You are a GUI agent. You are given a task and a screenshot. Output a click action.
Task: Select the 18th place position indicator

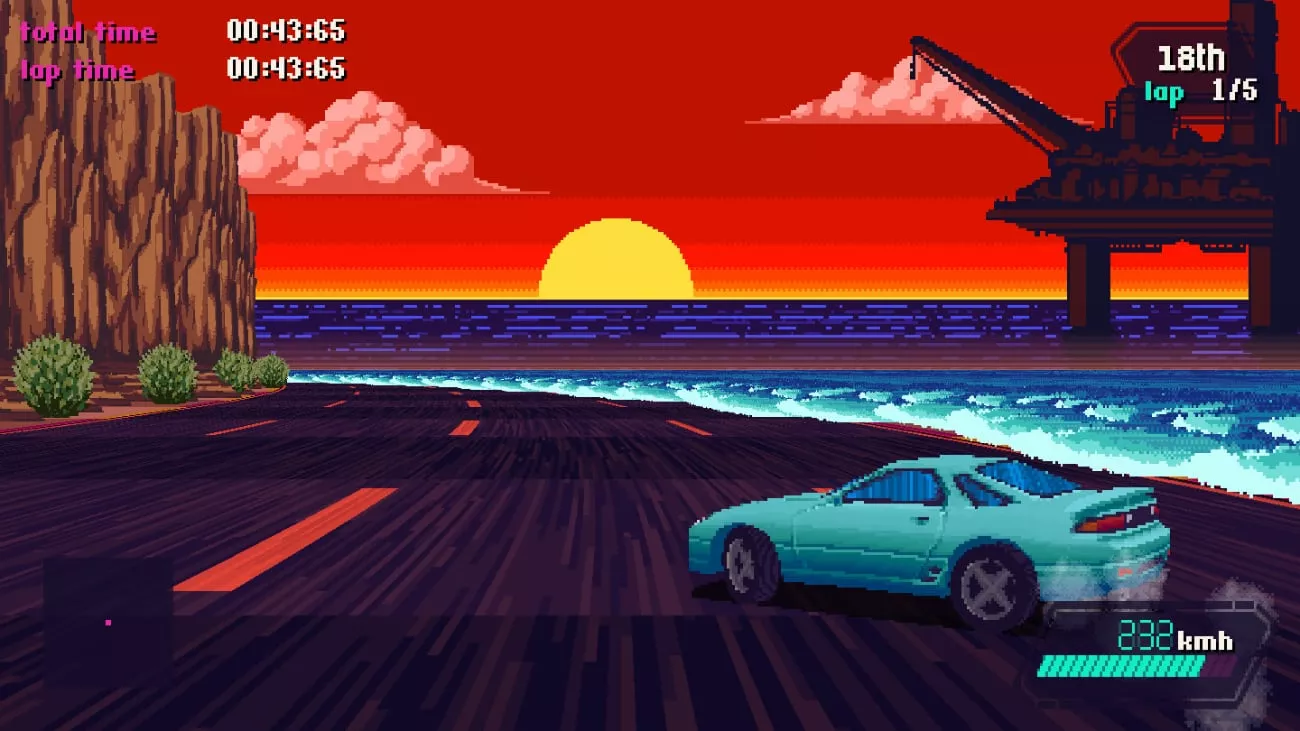pos(1192,58)
